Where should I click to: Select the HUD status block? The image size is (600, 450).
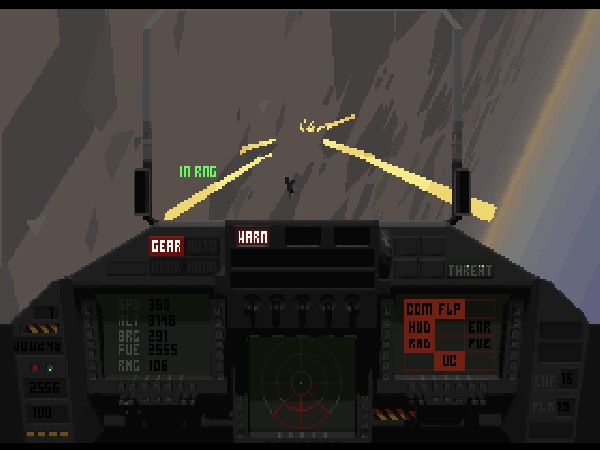pos(420,326)
